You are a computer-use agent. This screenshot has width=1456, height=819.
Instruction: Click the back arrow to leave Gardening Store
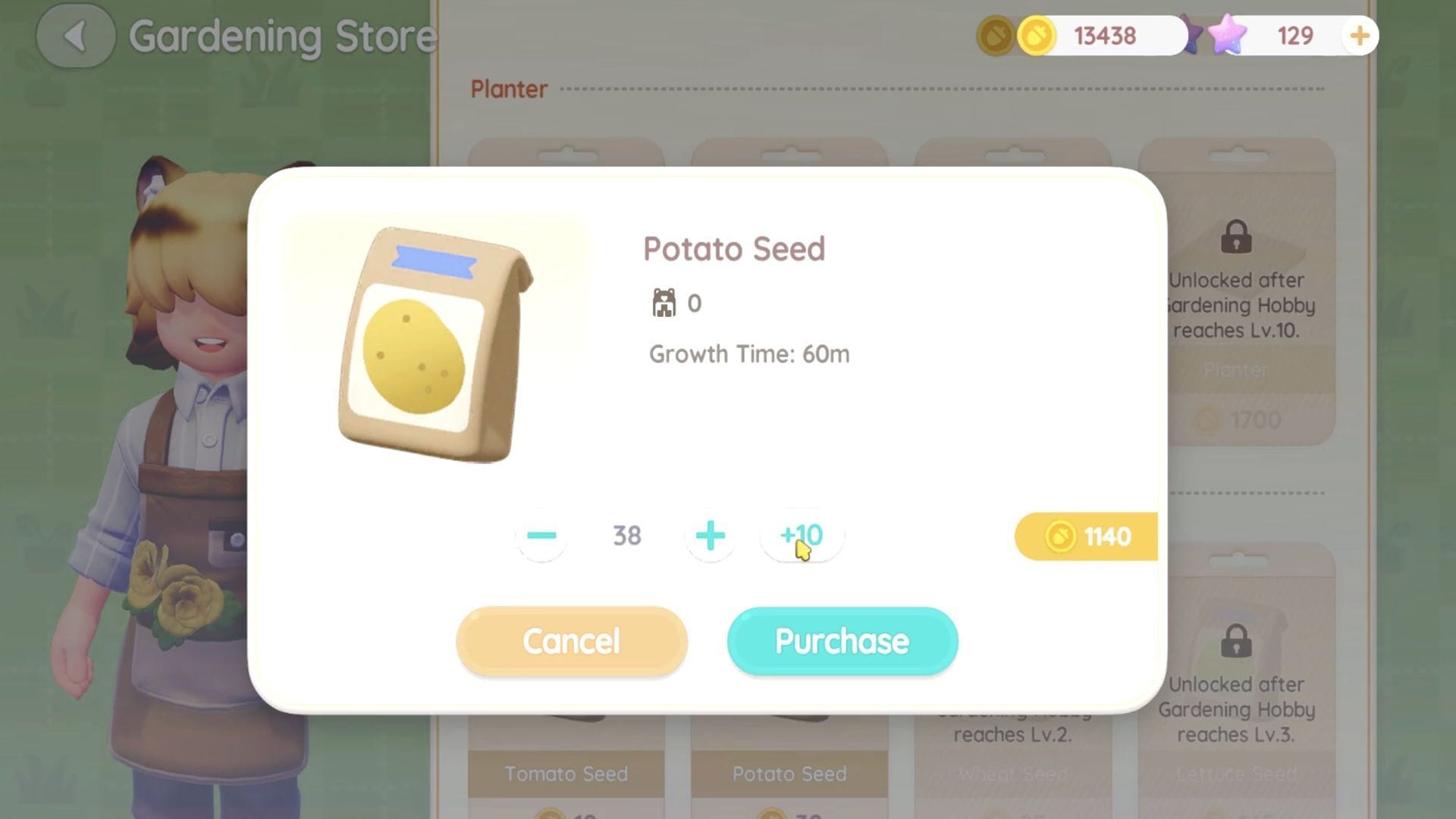(75, 37)
